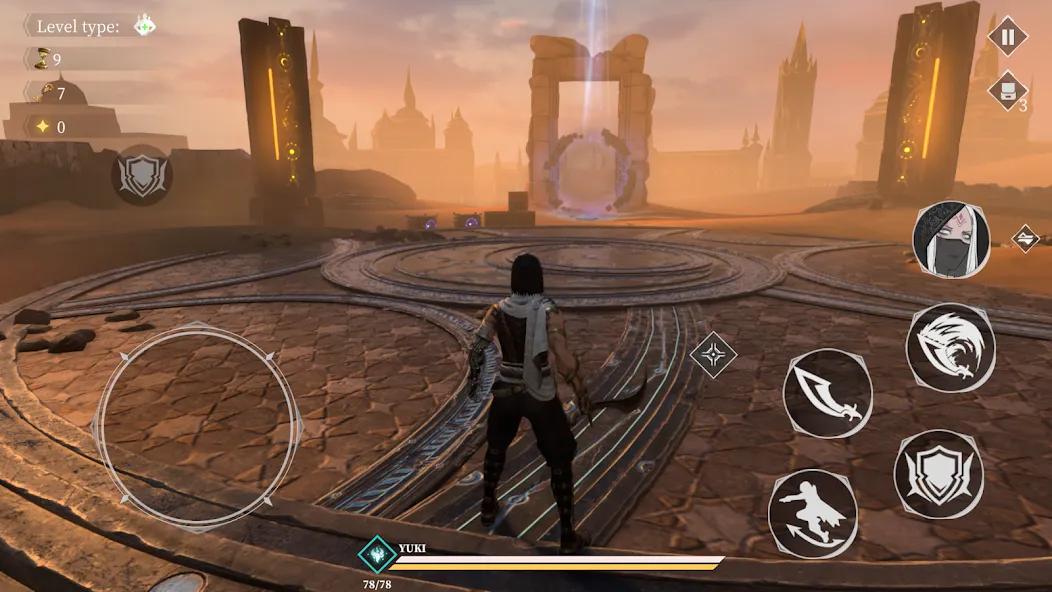Toggle the crosshair target-lock diamond

(713, 354)
